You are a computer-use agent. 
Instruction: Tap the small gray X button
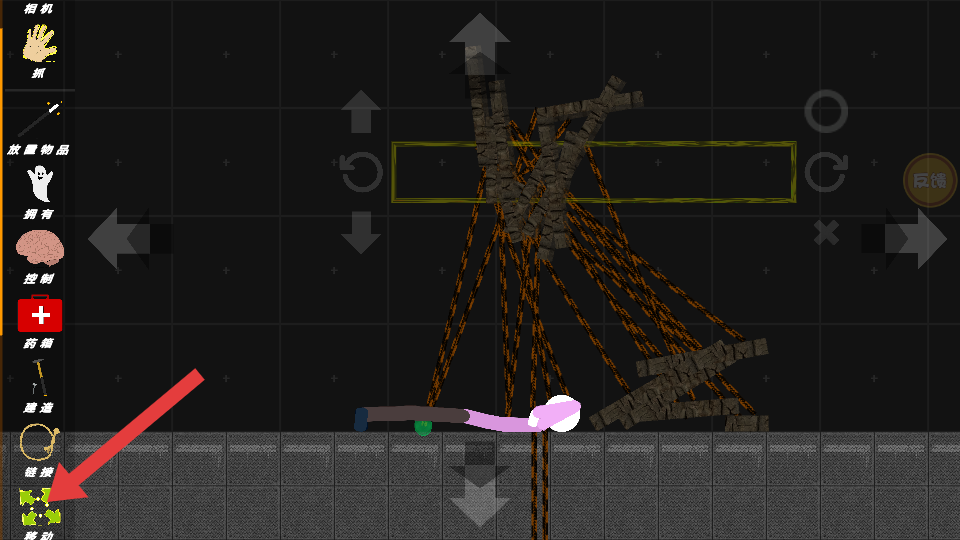[x=826, y=233]
